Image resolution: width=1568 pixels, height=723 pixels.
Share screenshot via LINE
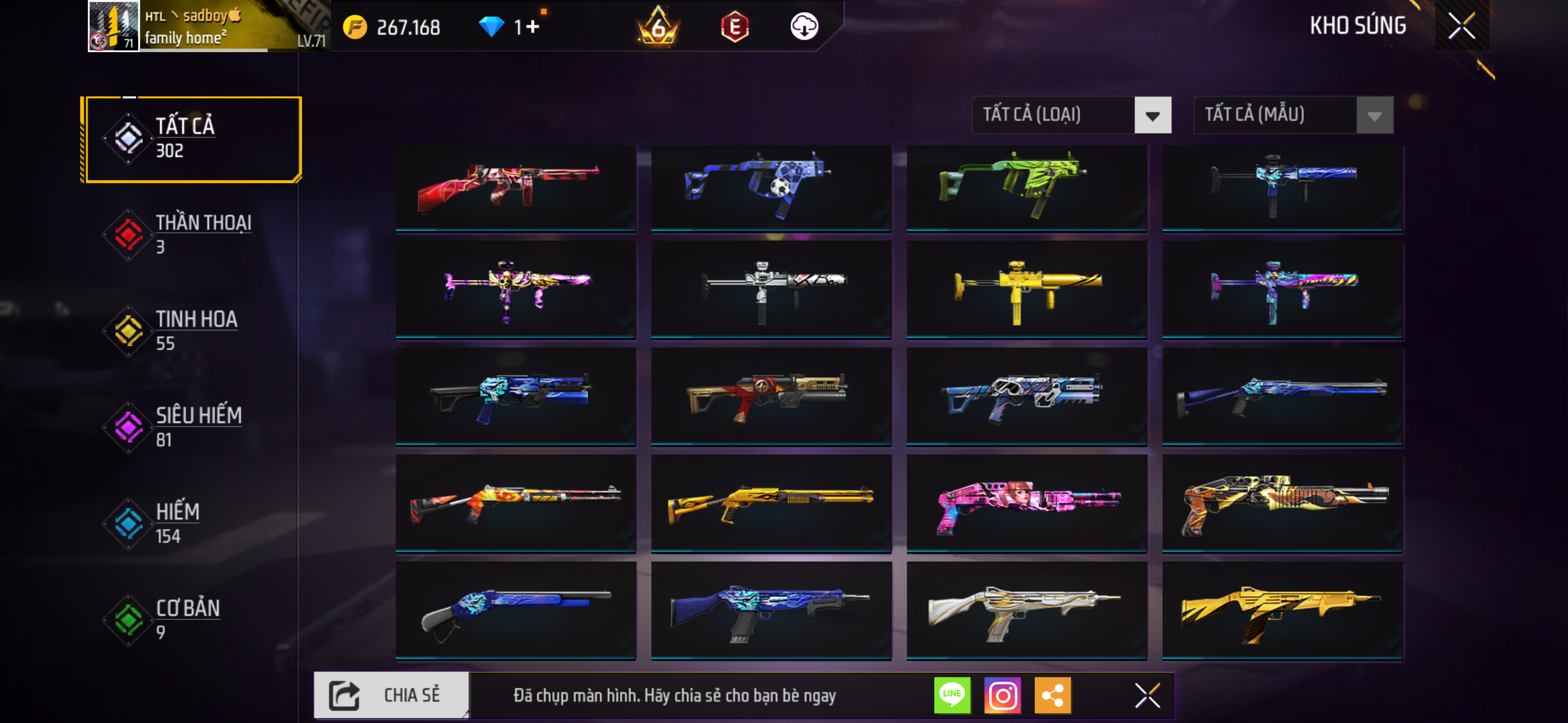point(952,695)
